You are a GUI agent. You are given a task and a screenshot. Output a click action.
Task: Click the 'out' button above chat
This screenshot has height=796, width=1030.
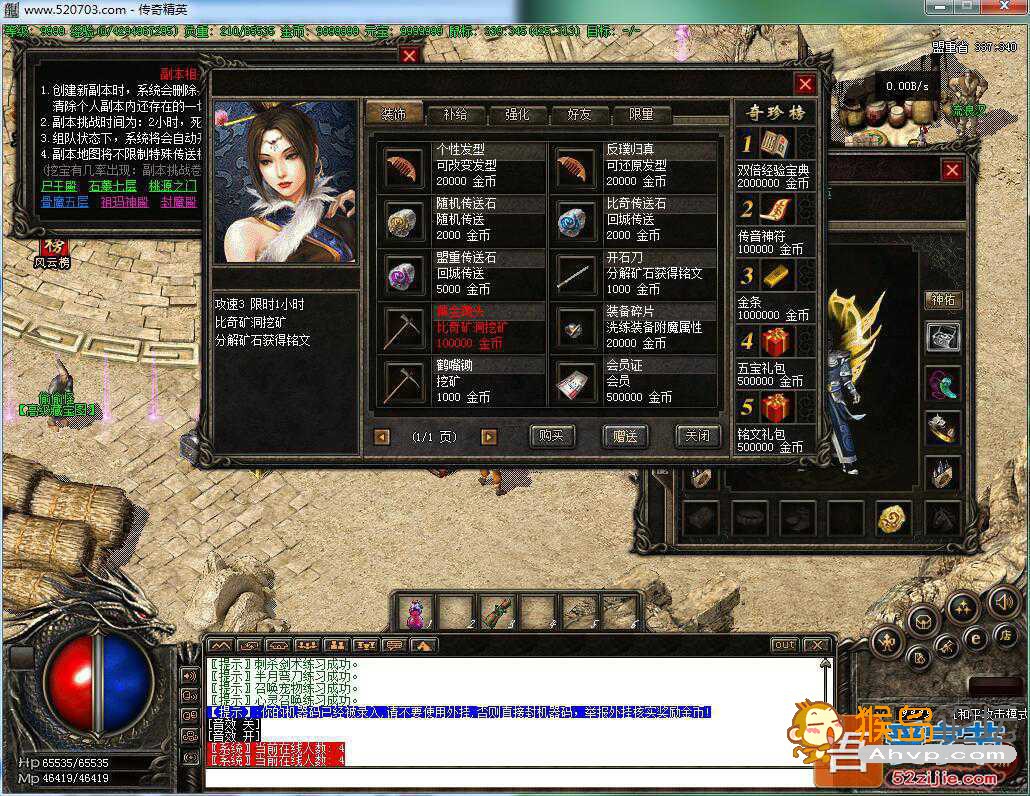click(785, 645)
